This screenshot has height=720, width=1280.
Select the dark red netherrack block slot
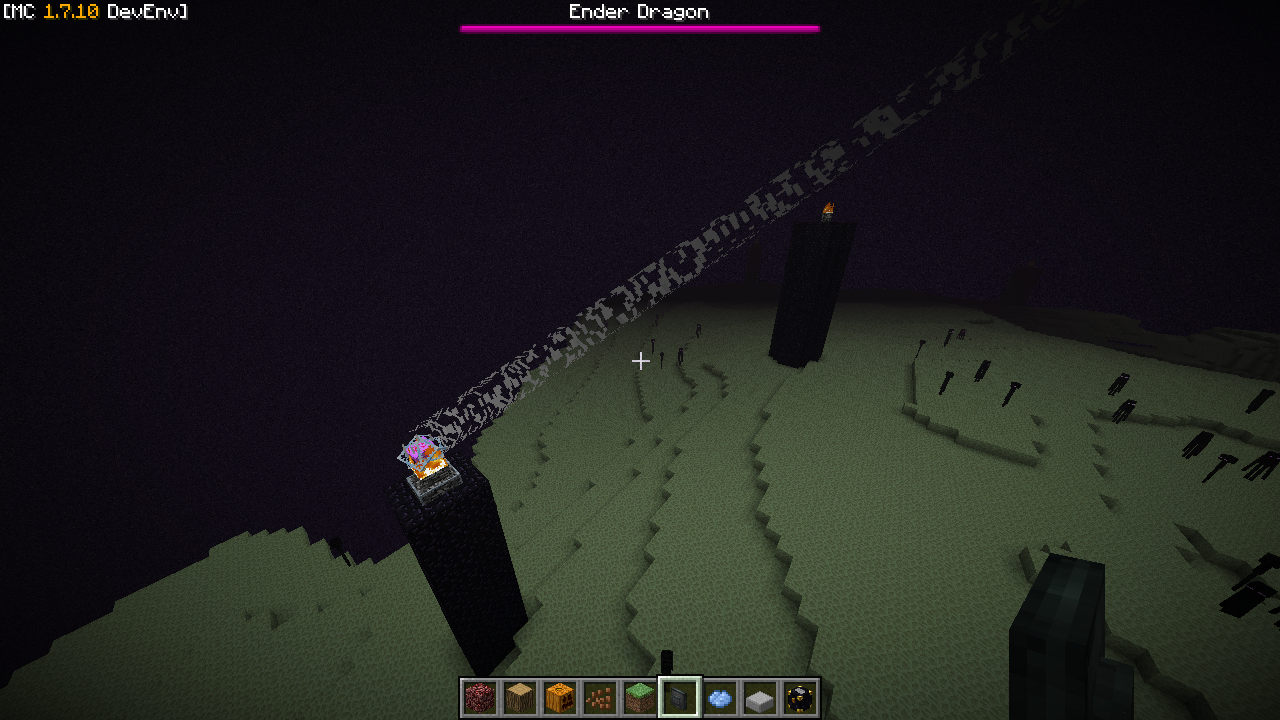coord(480,698)
